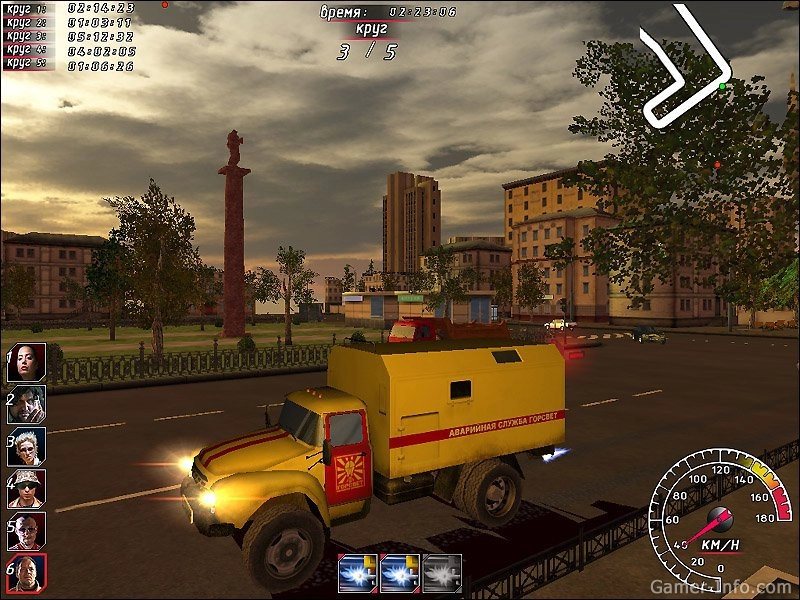
Task: Select the fifth-place bald racer with sunglasses
Action: coord(27,531)
